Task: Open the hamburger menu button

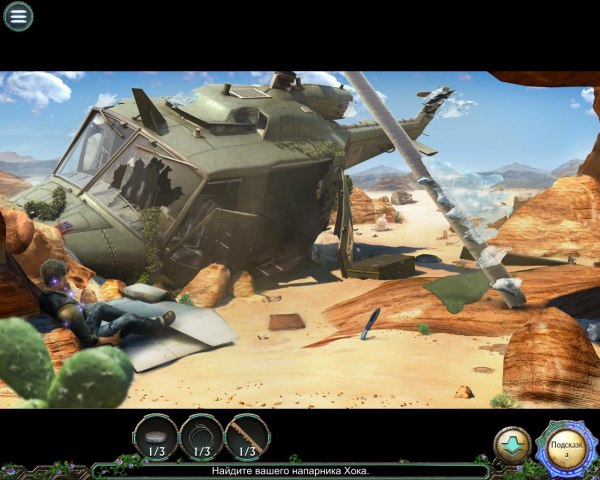Action: click(x=18, y=16)
